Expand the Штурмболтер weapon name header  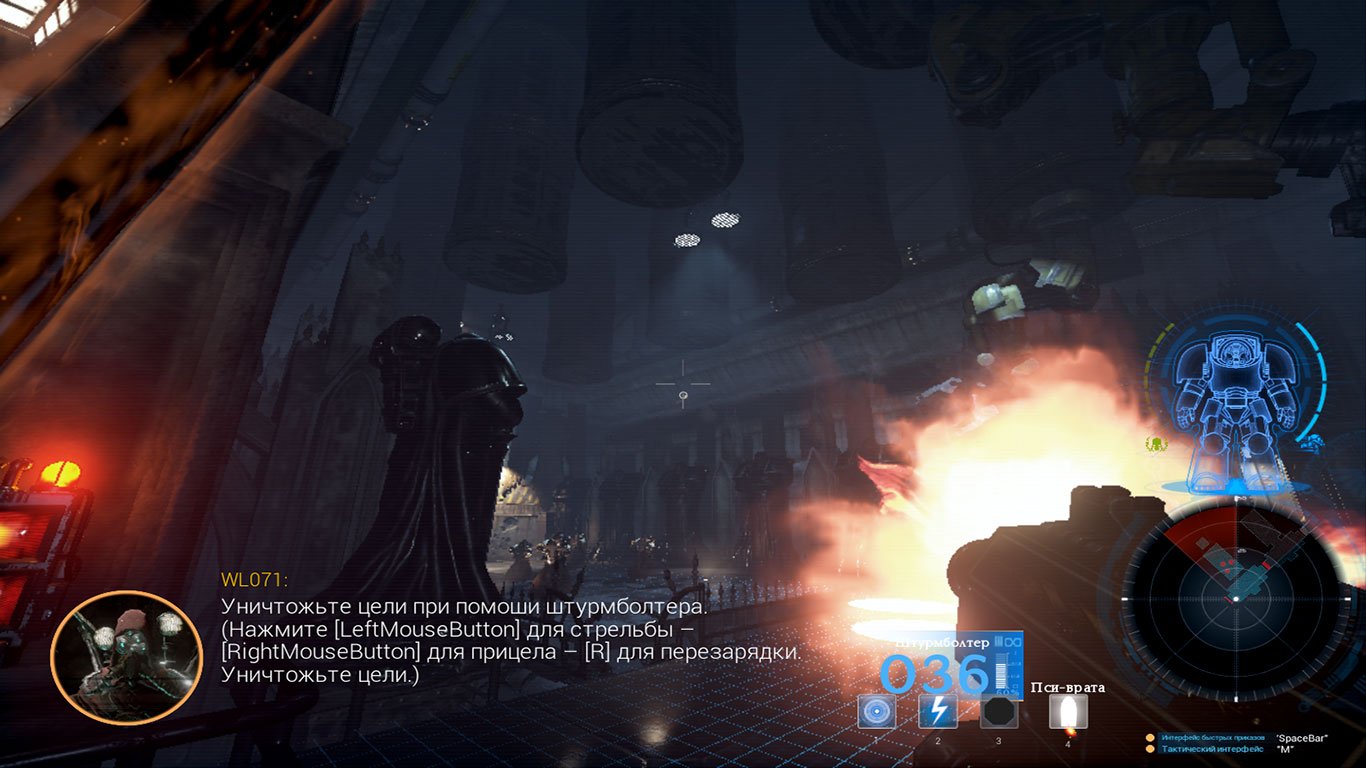click(x=940, y=643)
